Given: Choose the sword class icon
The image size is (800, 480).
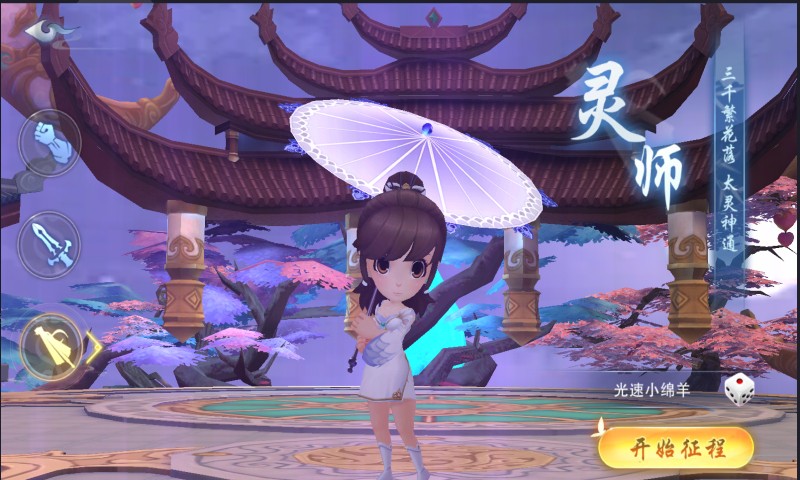Looking at the screenshot, I should pos(49,245).
